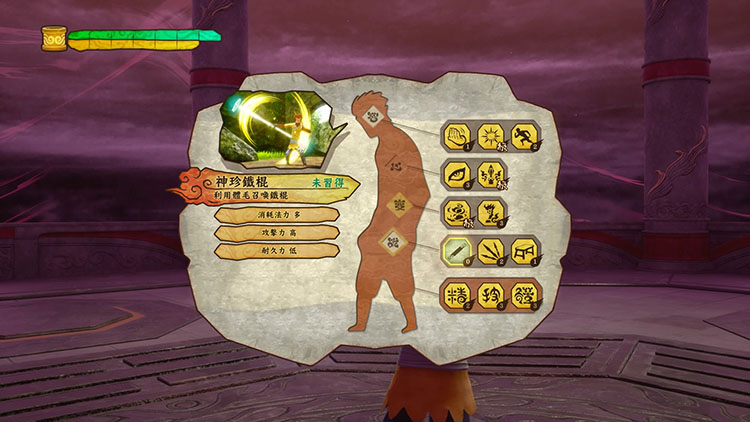750x422 pixels.
Task: Choose the 心 heart diamond node
Action: [x=395, y=164]
